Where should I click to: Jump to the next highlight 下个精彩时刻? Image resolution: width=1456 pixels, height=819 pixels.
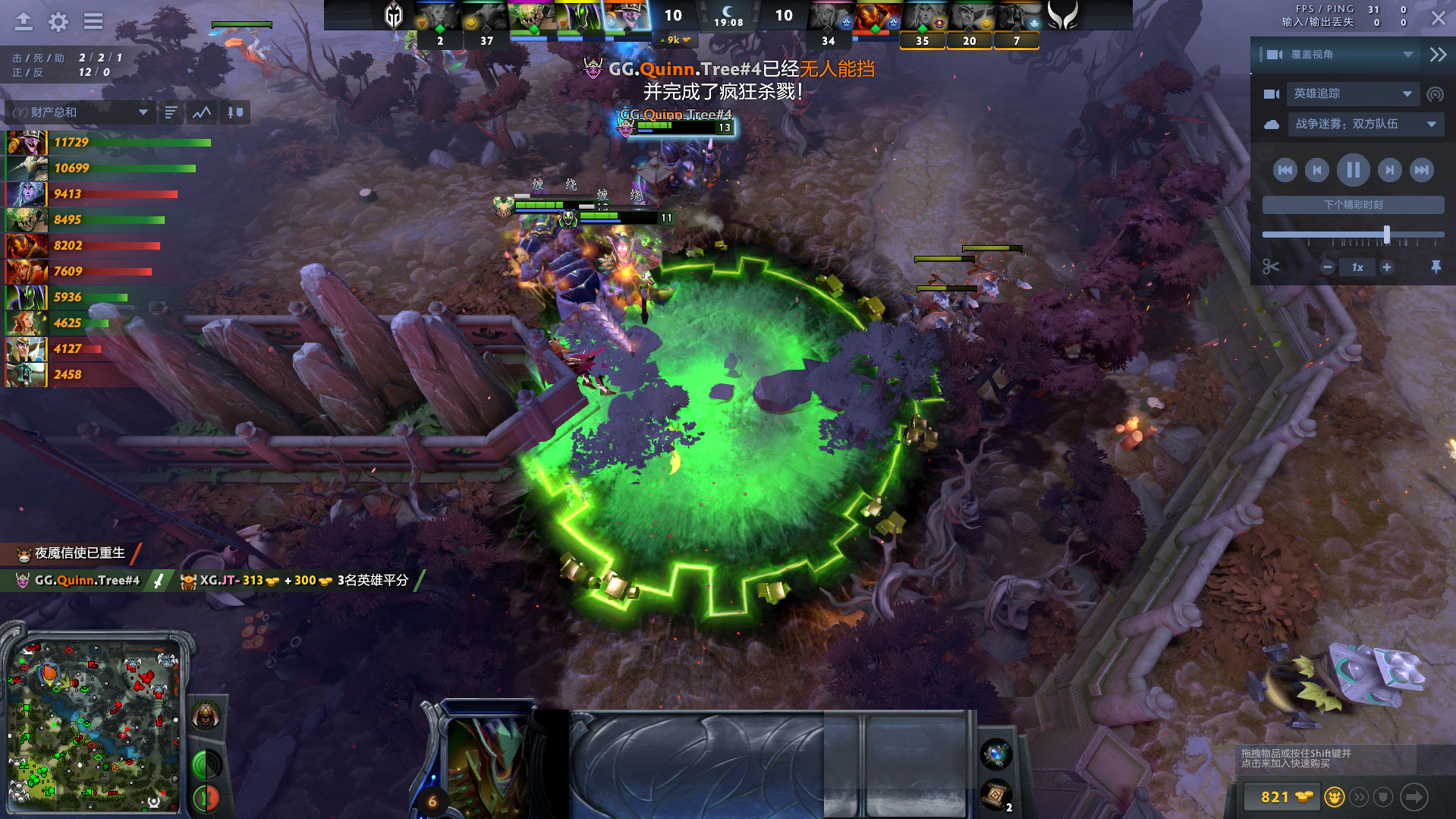(x=1353, y=205)
